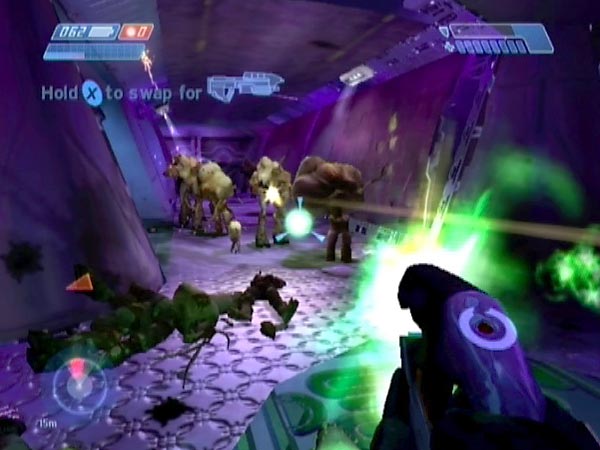Click the motion tracker radar
This screenshot has height=450, width=600.
[79, 384]
